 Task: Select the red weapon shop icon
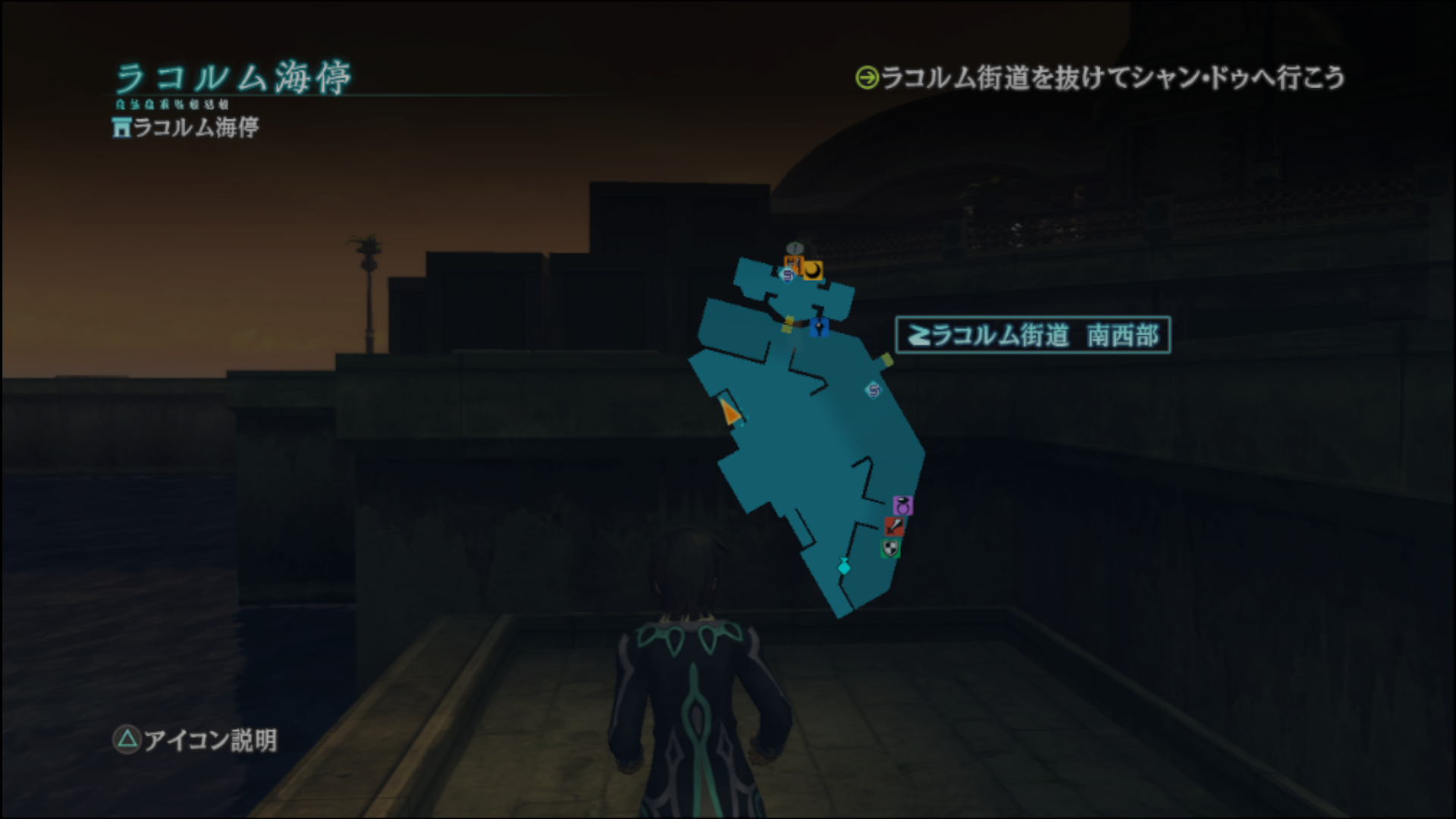pos(894,527)
